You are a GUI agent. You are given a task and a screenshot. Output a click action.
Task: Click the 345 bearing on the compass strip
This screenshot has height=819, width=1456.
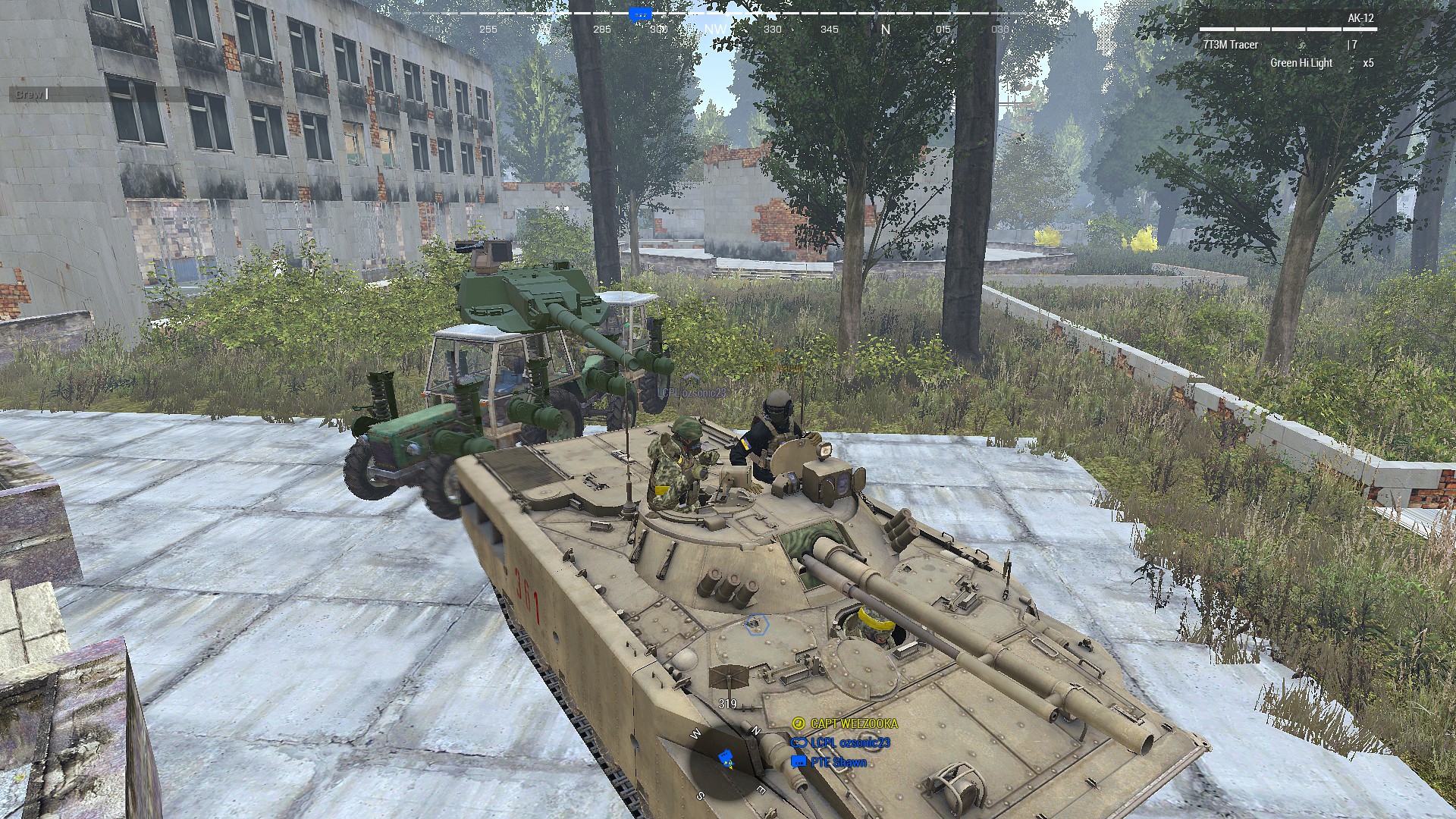point(831,30)
